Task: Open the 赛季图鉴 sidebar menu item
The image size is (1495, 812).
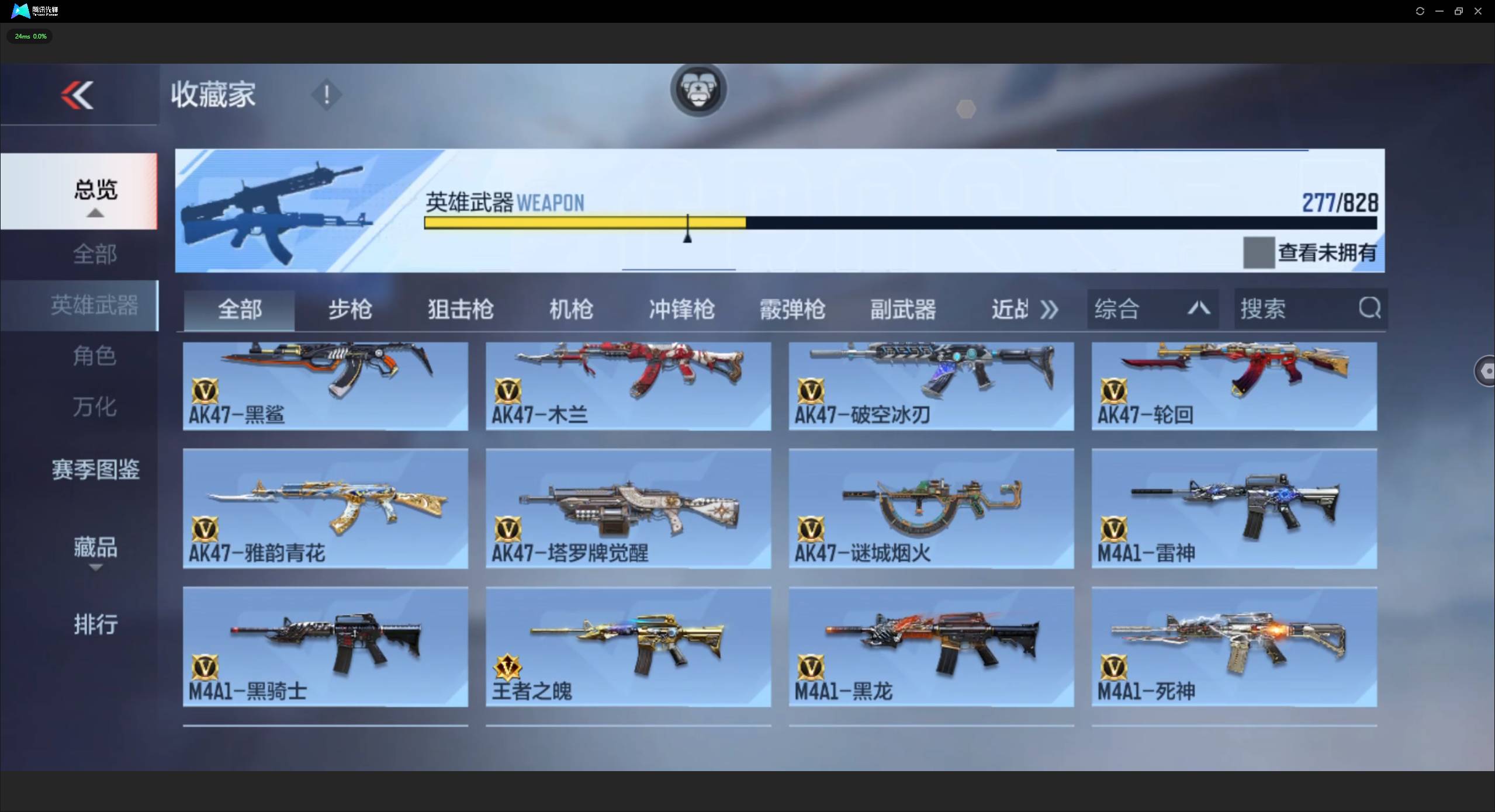Action: pyautogui.click(x=95, y=469)
